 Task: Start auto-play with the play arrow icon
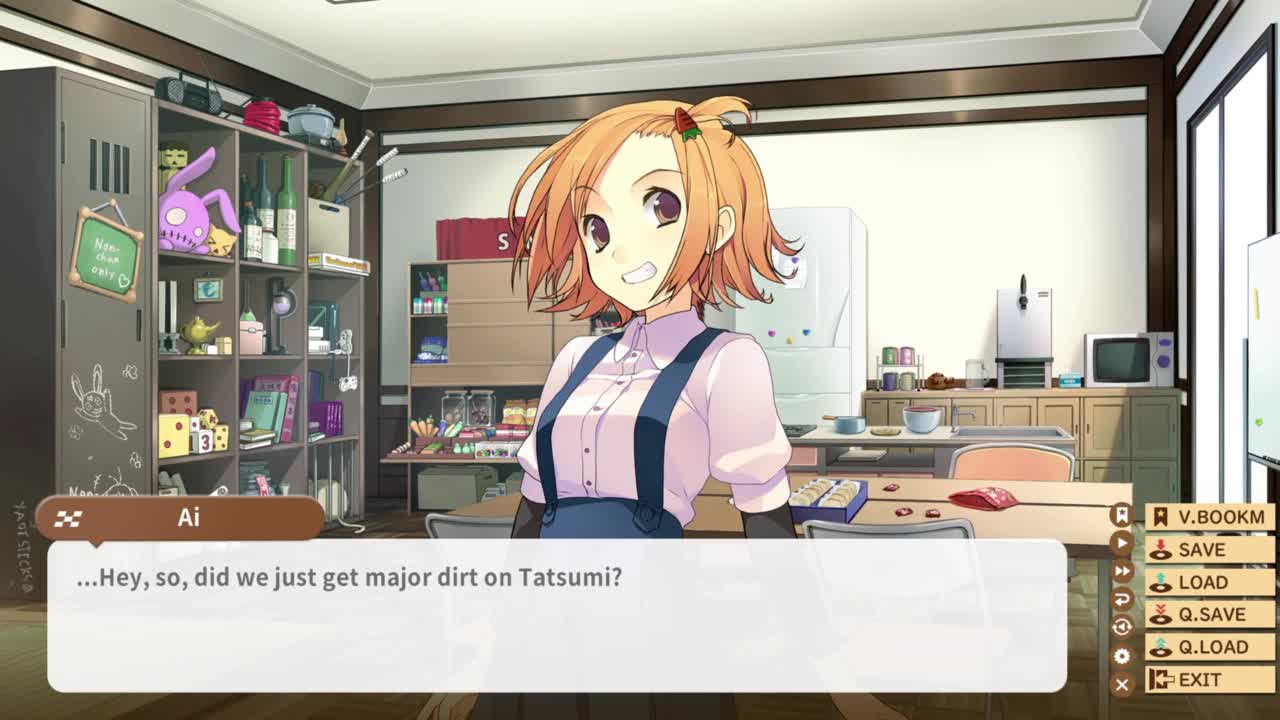1122,543
